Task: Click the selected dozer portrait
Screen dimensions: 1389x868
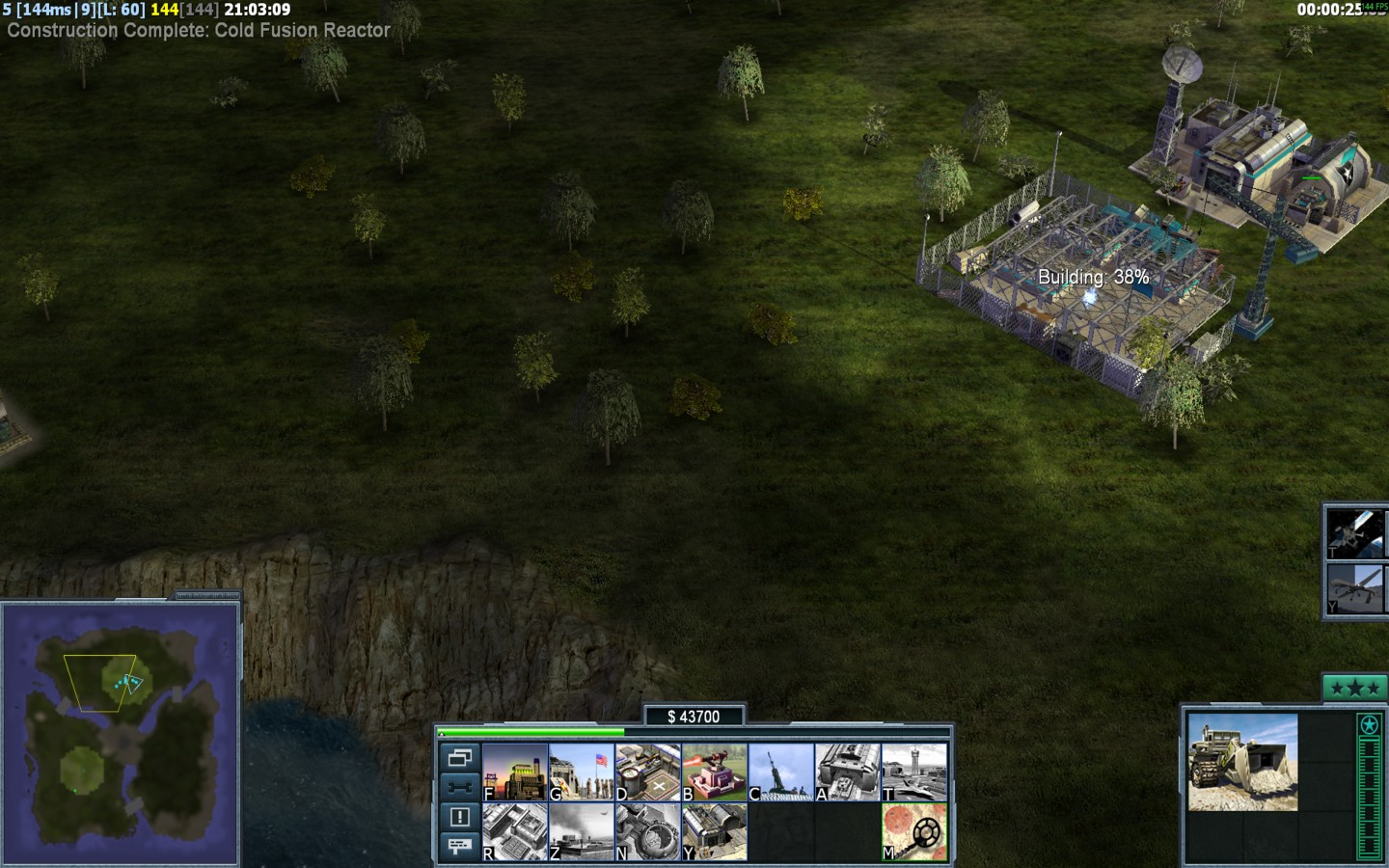Action: click(1242, 762)
